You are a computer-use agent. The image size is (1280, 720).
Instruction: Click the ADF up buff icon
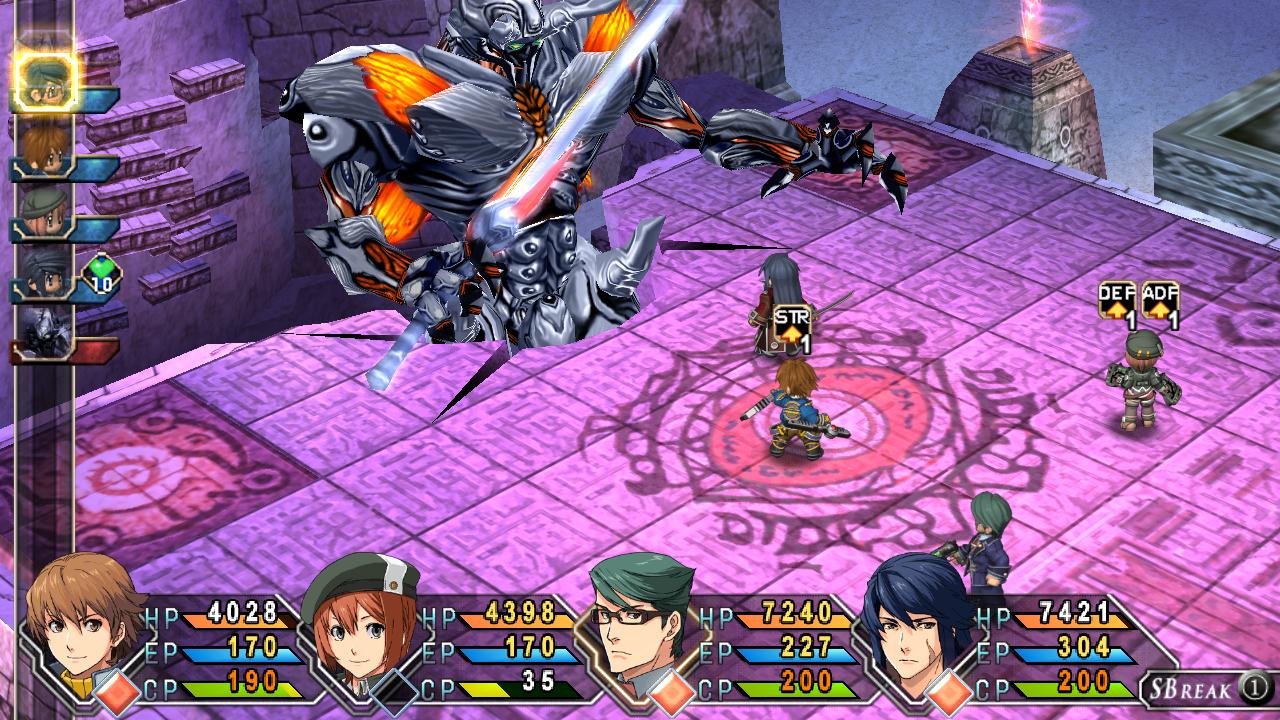click(x=1160, y=303)
